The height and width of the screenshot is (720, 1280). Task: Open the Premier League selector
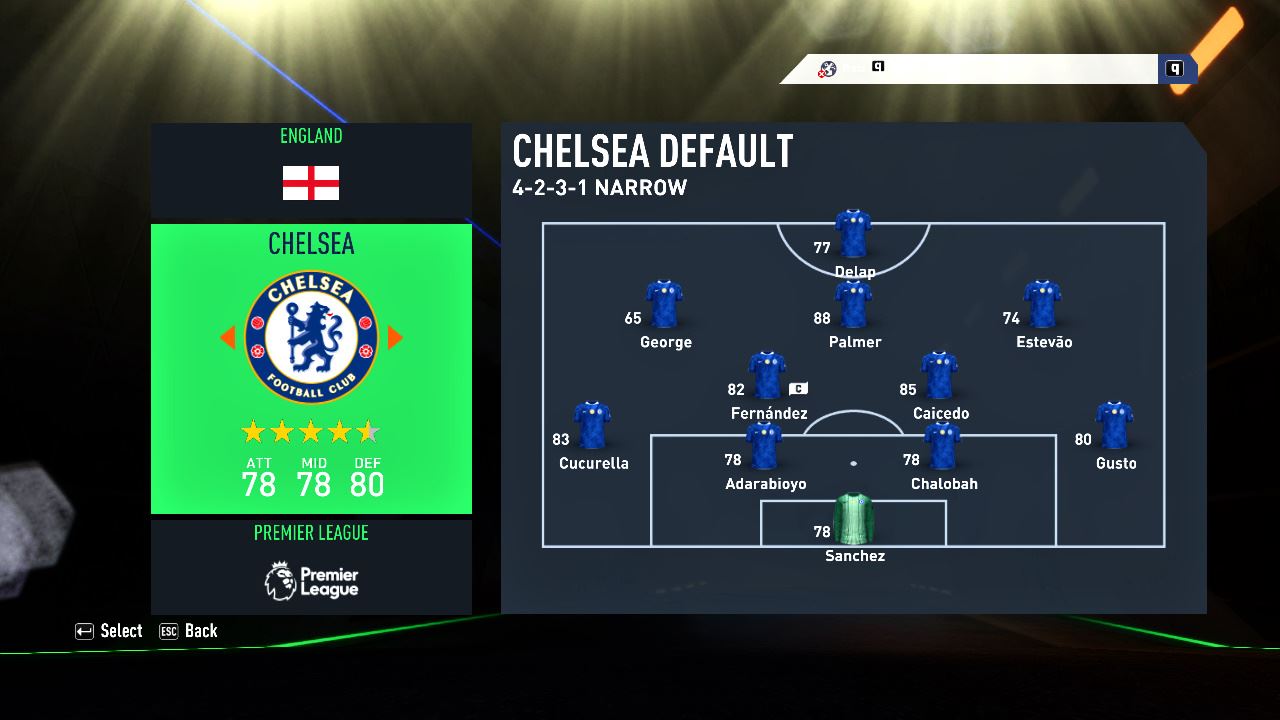pyautogui.click(x=311, y=566)
